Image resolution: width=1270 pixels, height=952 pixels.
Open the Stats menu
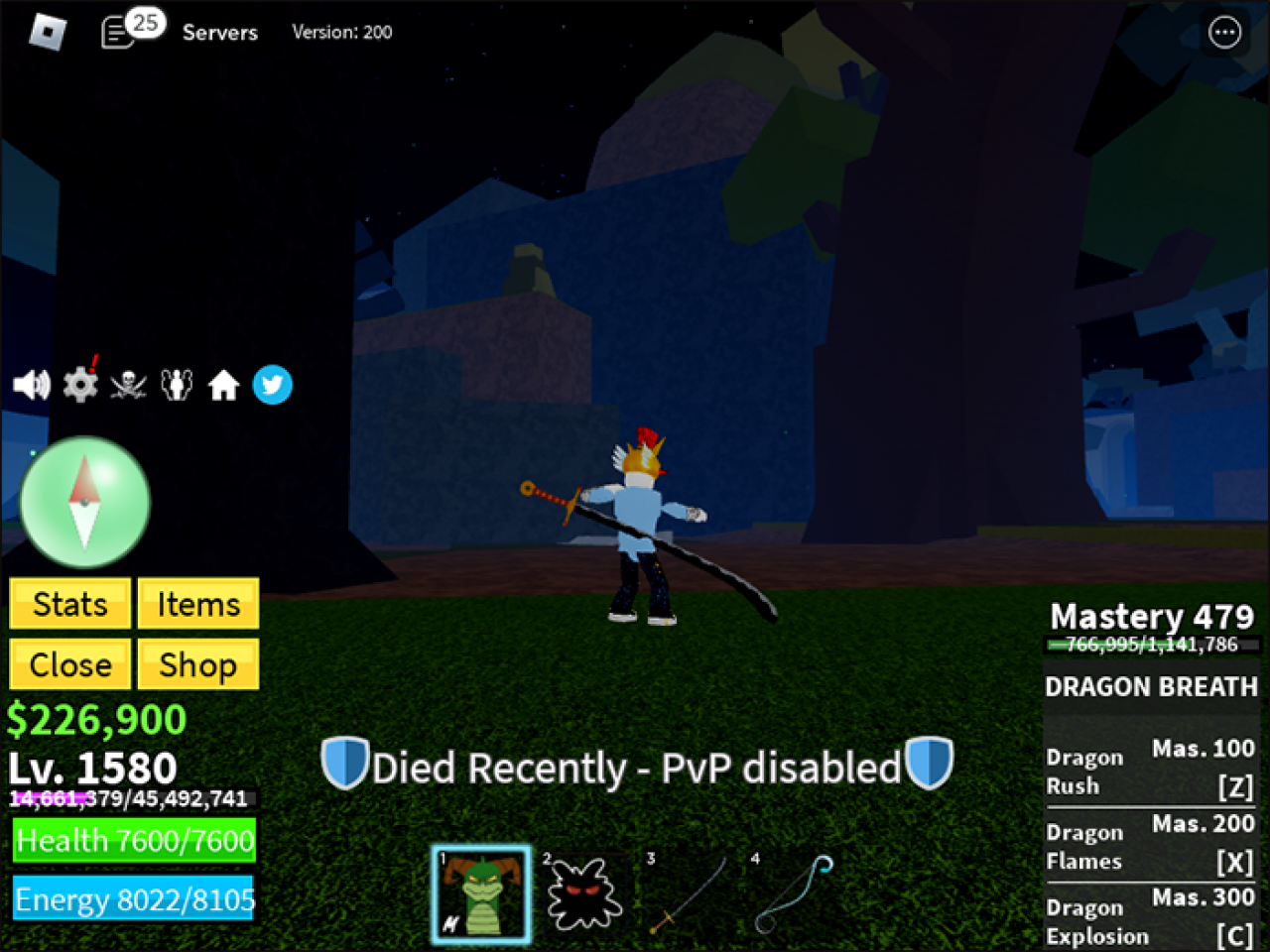pos(68,603)
